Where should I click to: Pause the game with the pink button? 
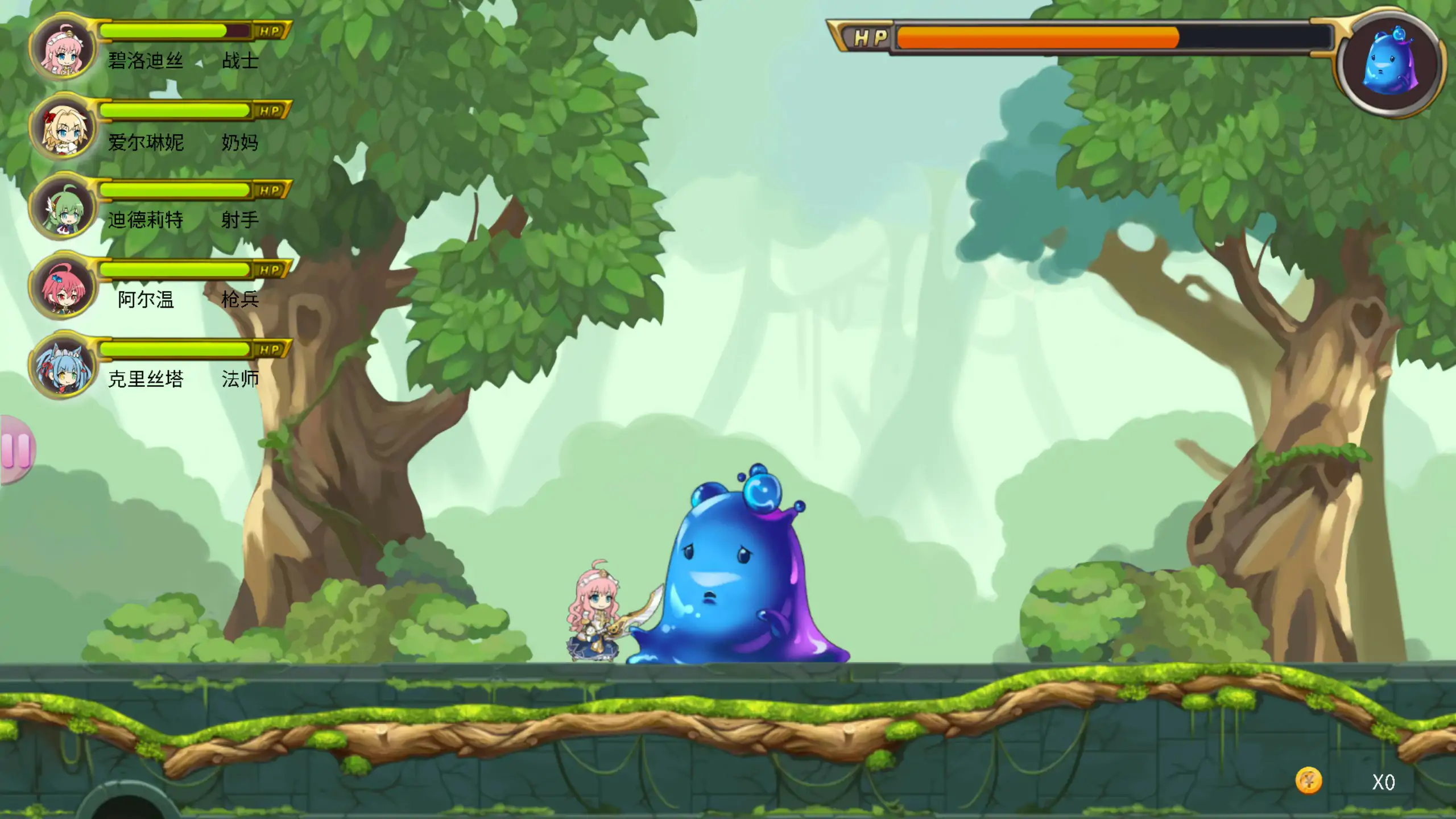coord(16,449)
